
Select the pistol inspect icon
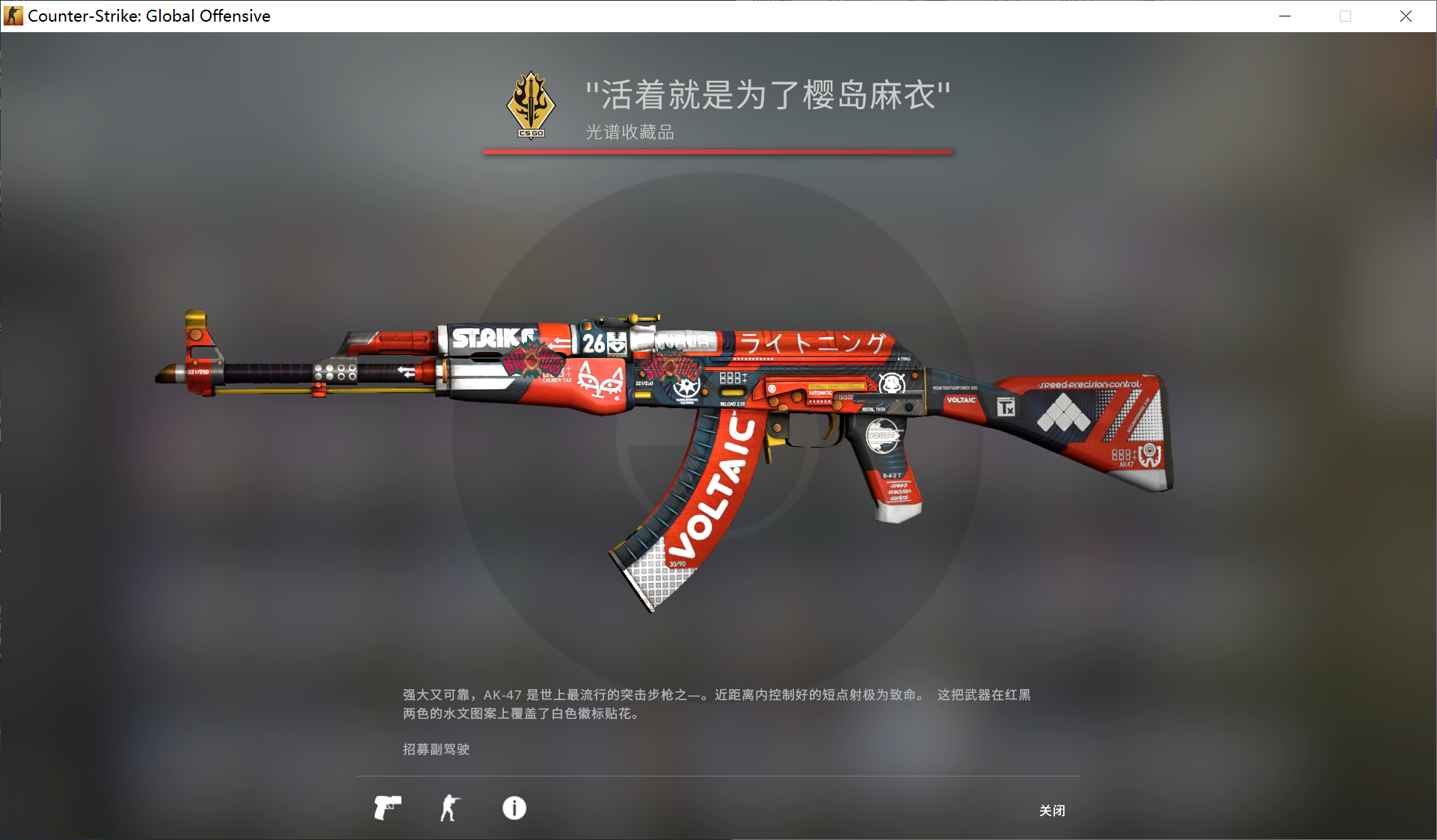tap(387, 808)
